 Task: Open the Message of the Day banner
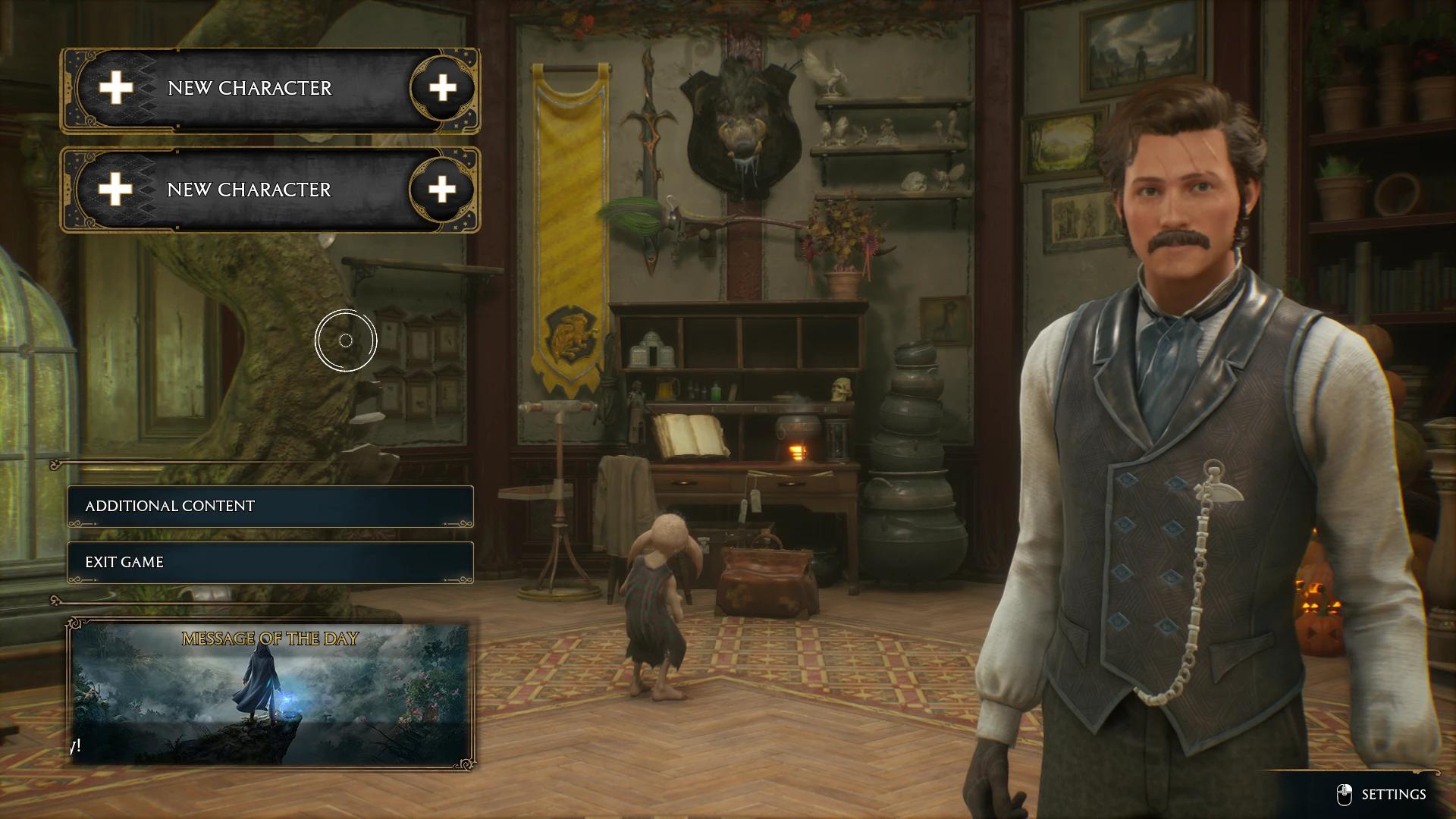point(270,694)
